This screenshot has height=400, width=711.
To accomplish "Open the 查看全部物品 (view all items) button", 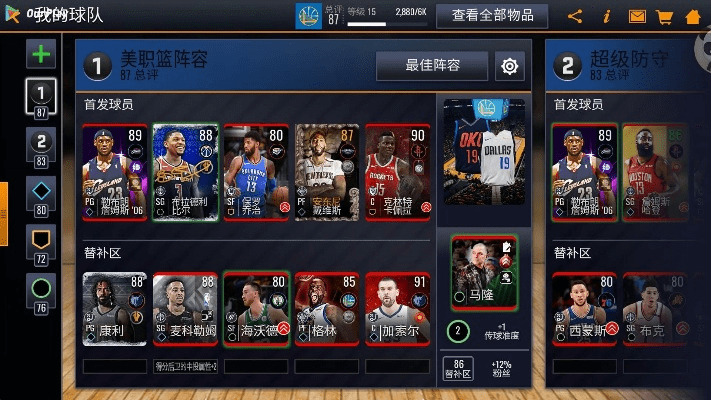I will (x=499, y=15).
